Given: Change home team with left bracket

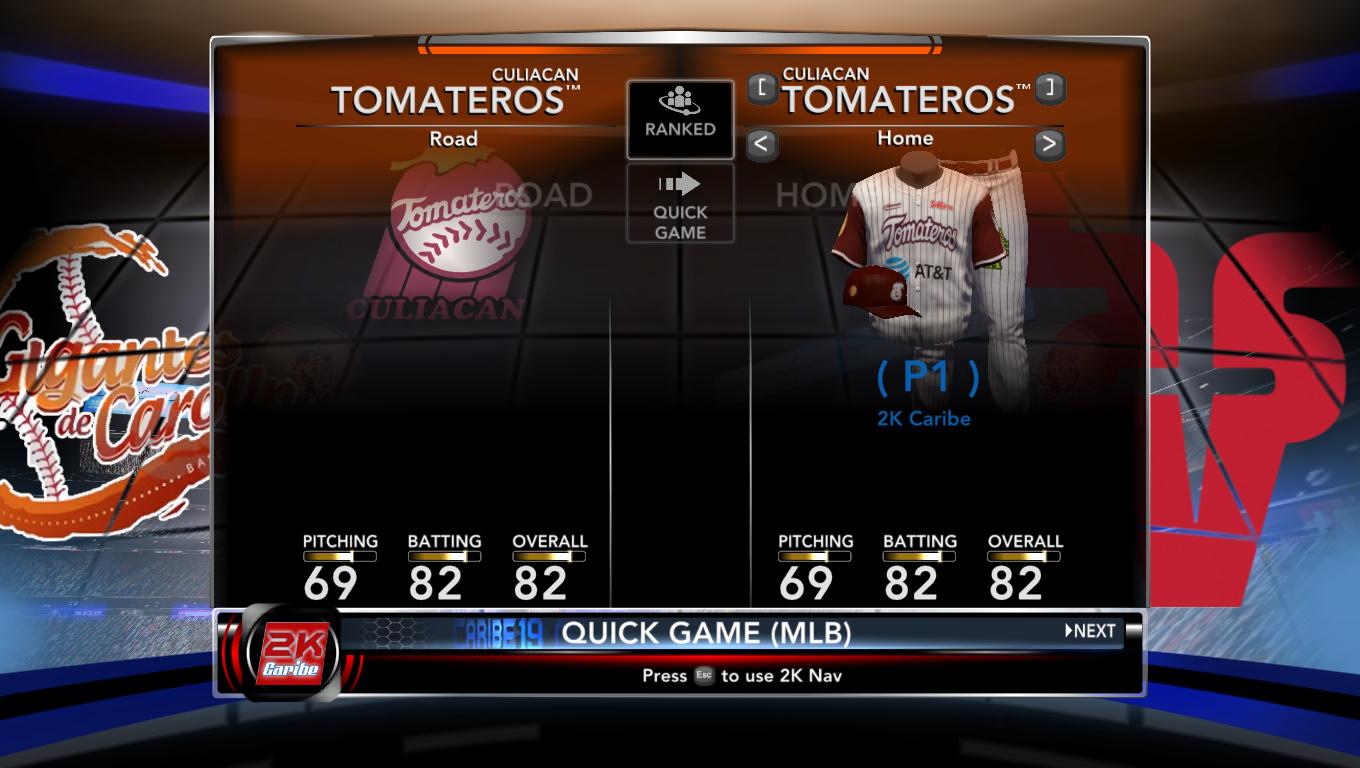Looking at the screenshot, I should click(x=762, y=88).
